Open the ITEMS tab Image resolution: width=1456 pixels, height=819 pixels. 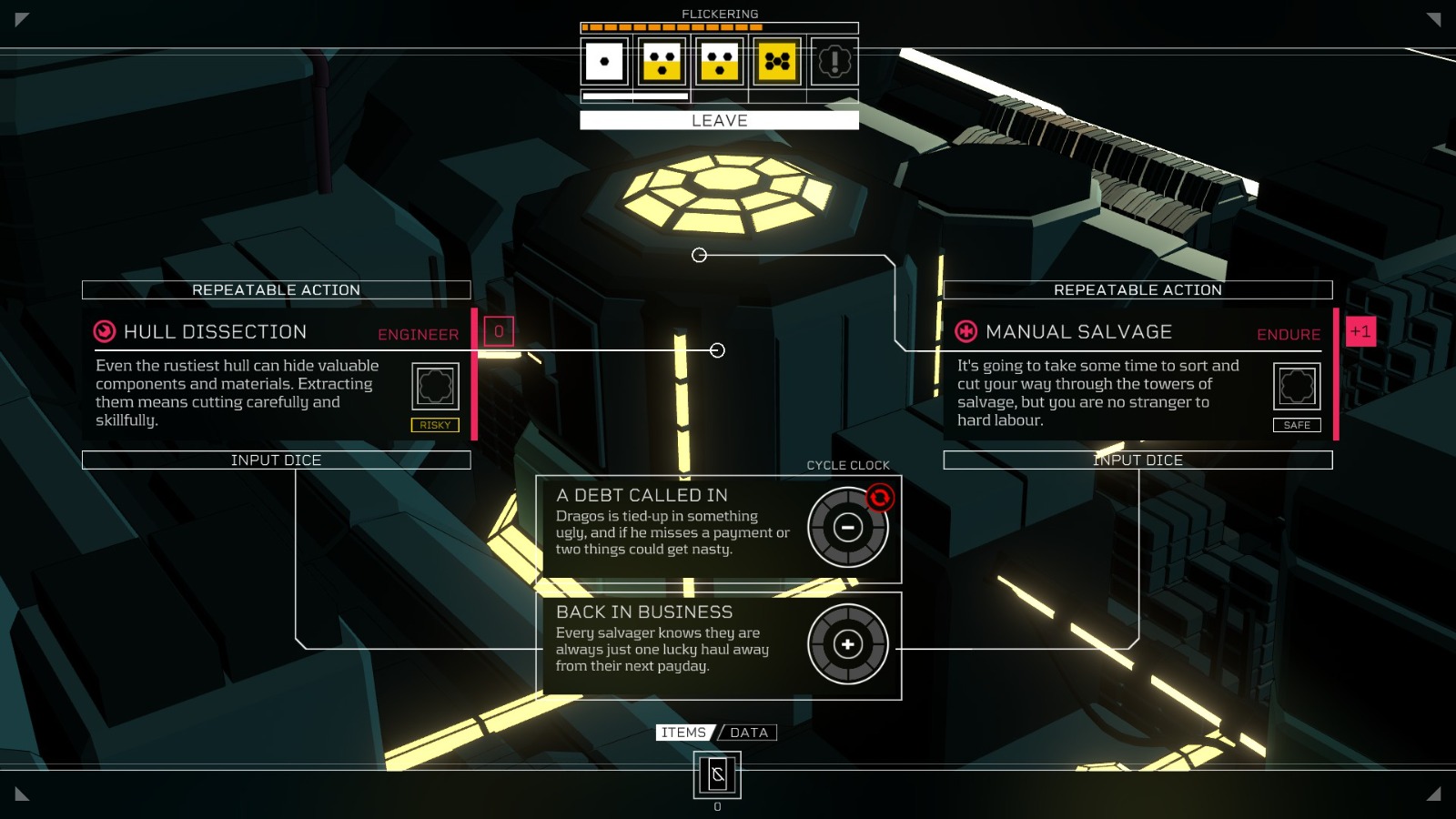click(x=684, y=732)
